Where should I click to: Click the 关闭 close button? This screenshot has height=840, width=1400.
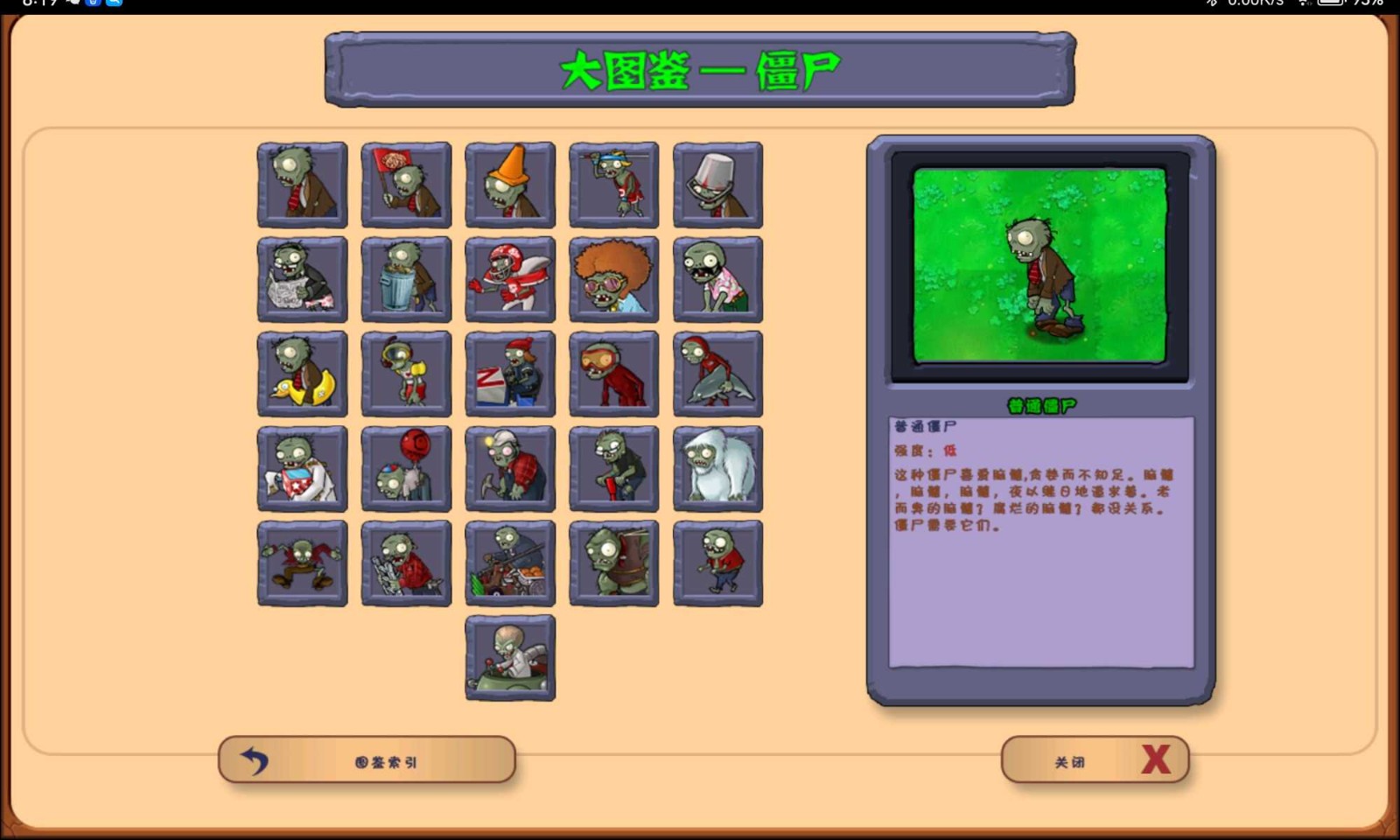[x=1094, y=759]
